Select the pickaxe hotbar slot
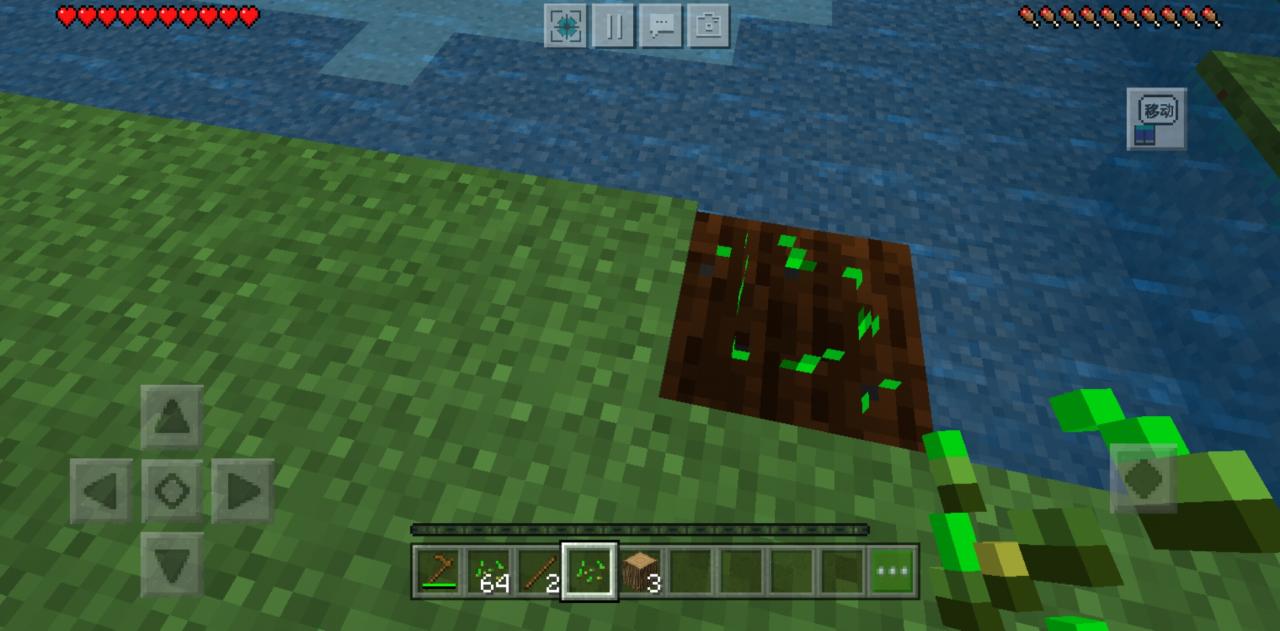 (x=437, y=572)
